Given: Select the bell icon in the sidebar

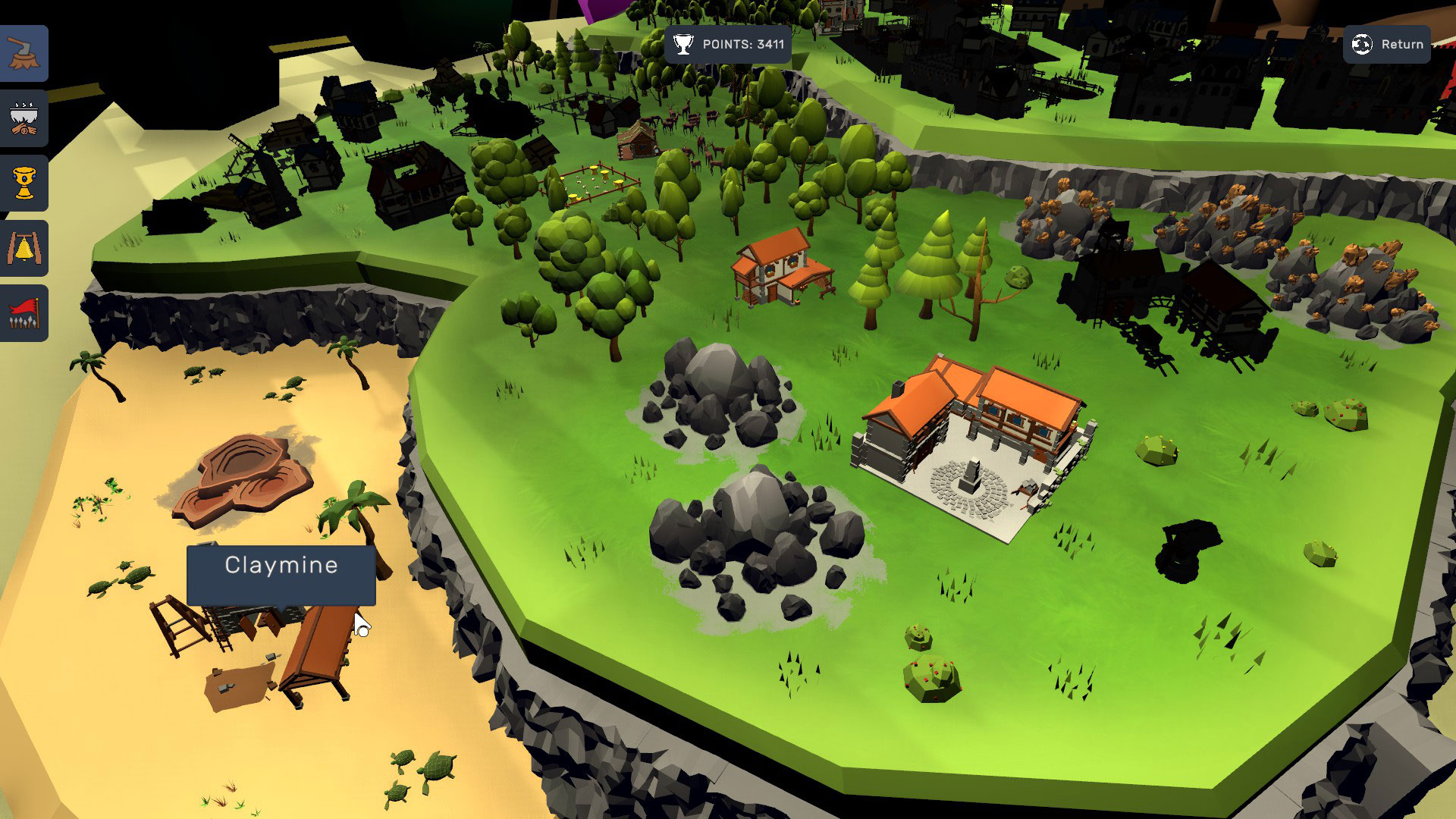Looking at the screenshot, I should (24, 247).
